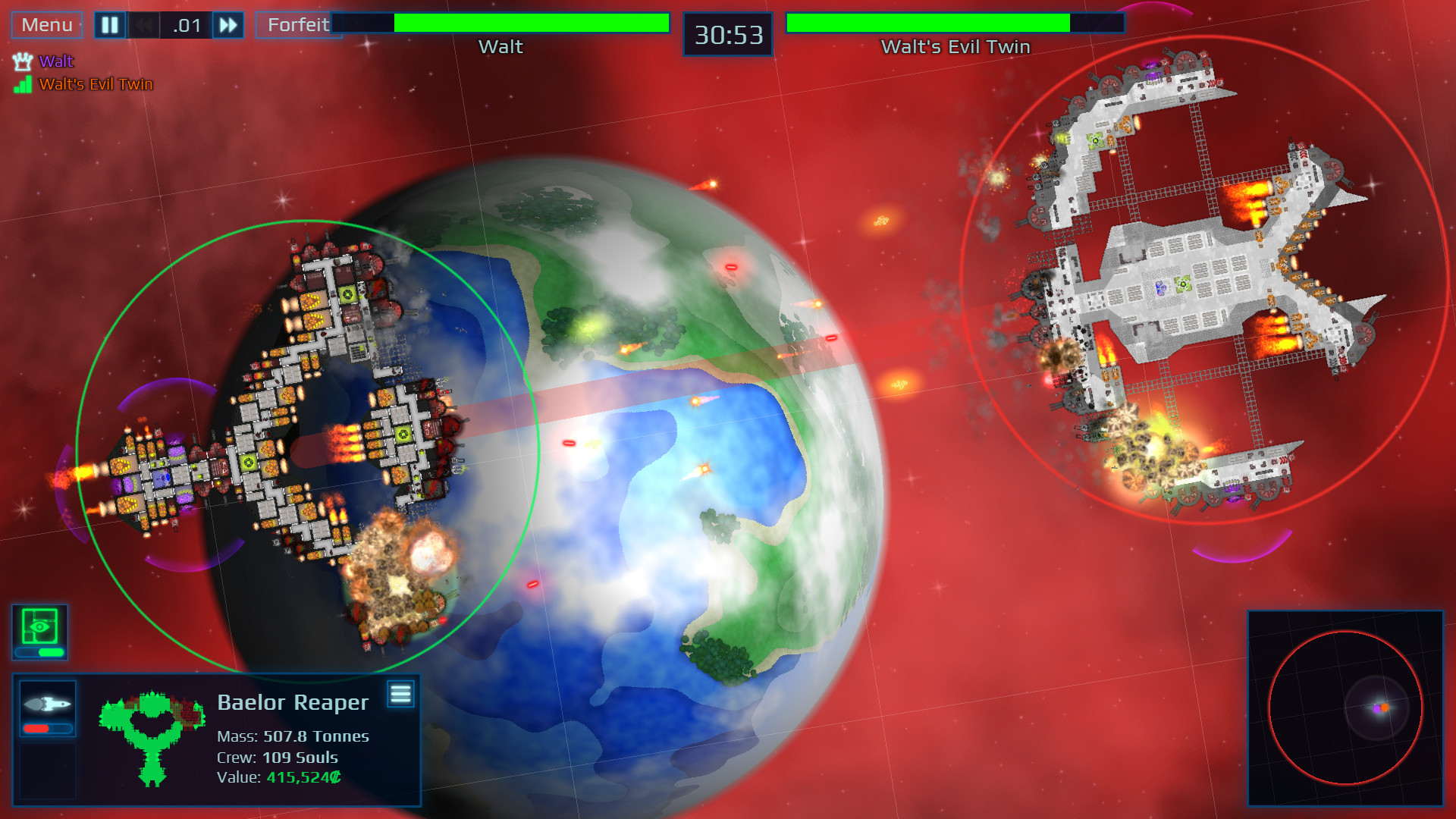The width and height of the screenshot is (1456, 819).
Task: Pause the battle with the pause icon
Action: tap(108, 24)
